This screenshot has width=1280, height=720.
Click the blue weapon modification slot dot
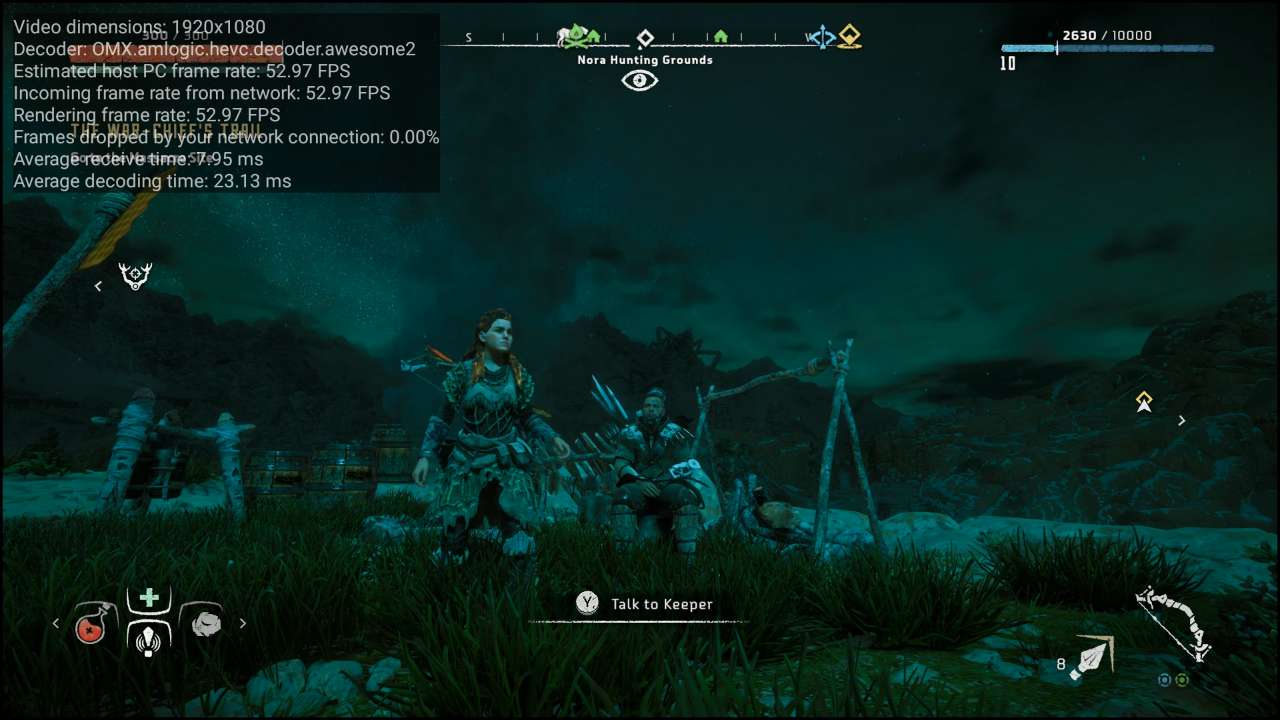(1164, 680)
